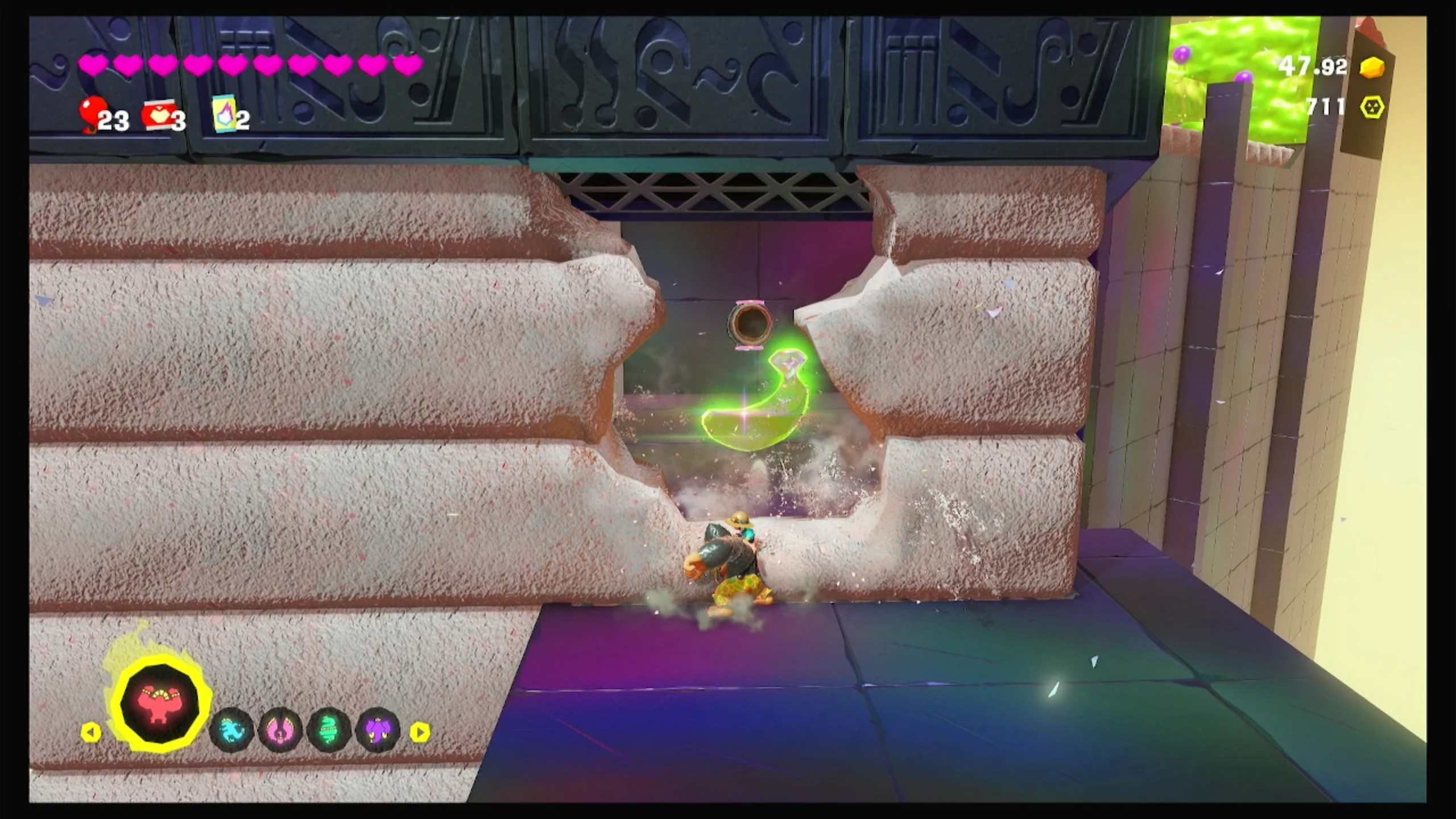Click the yellow hexagon chip counter icon
The width and height of the screenshot is (1456, 819).
(1372, 107)
